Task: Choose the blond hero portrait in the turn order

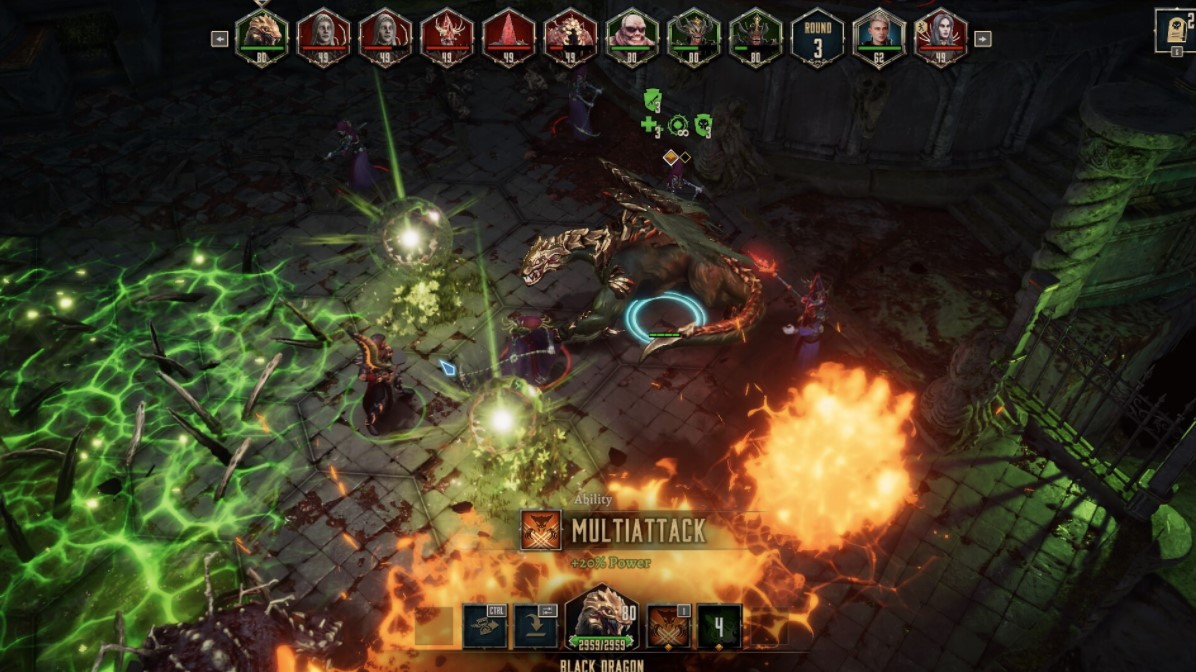Action: (879, 37)
